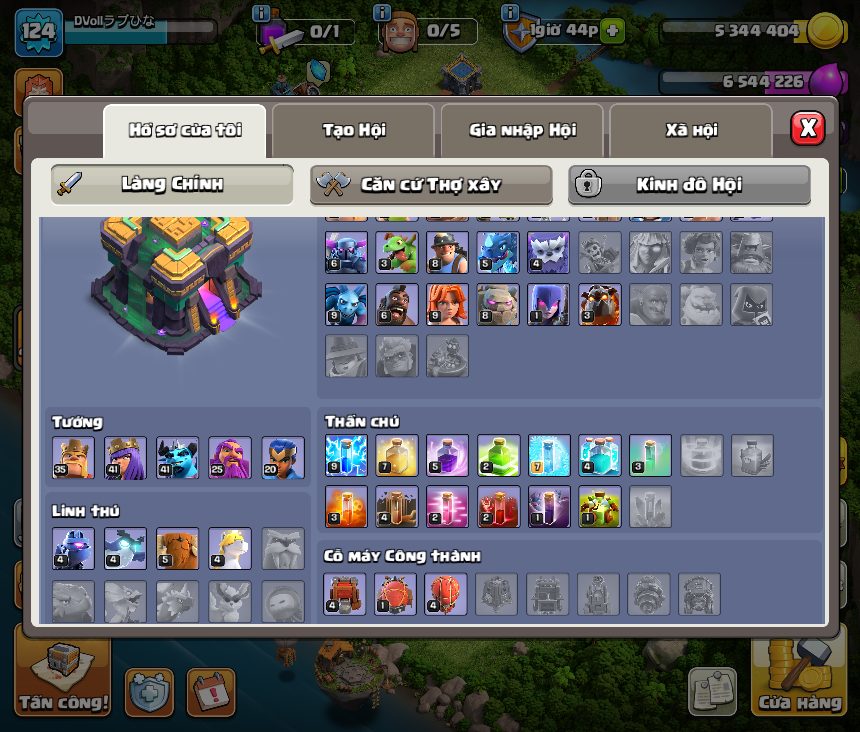Select the Barbarian King hero icon

click(73, 458)
